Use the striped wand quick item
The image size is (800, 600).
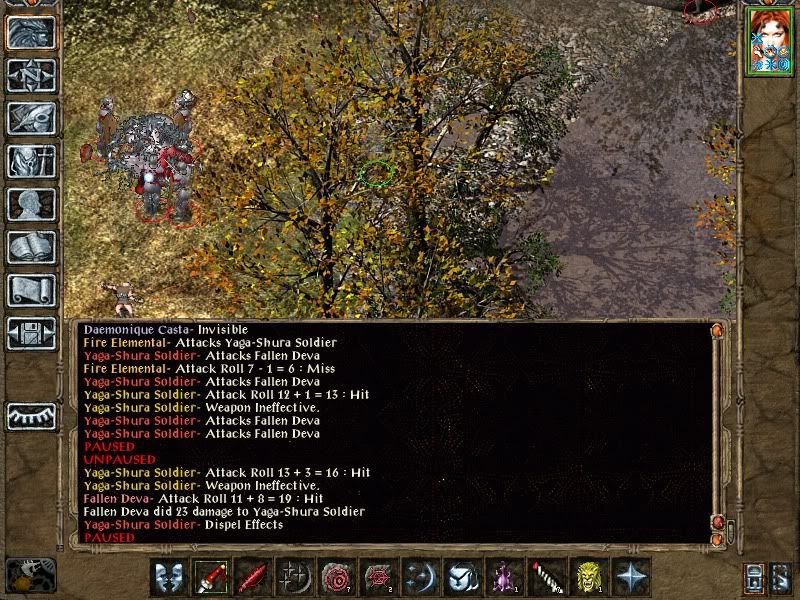547,577
